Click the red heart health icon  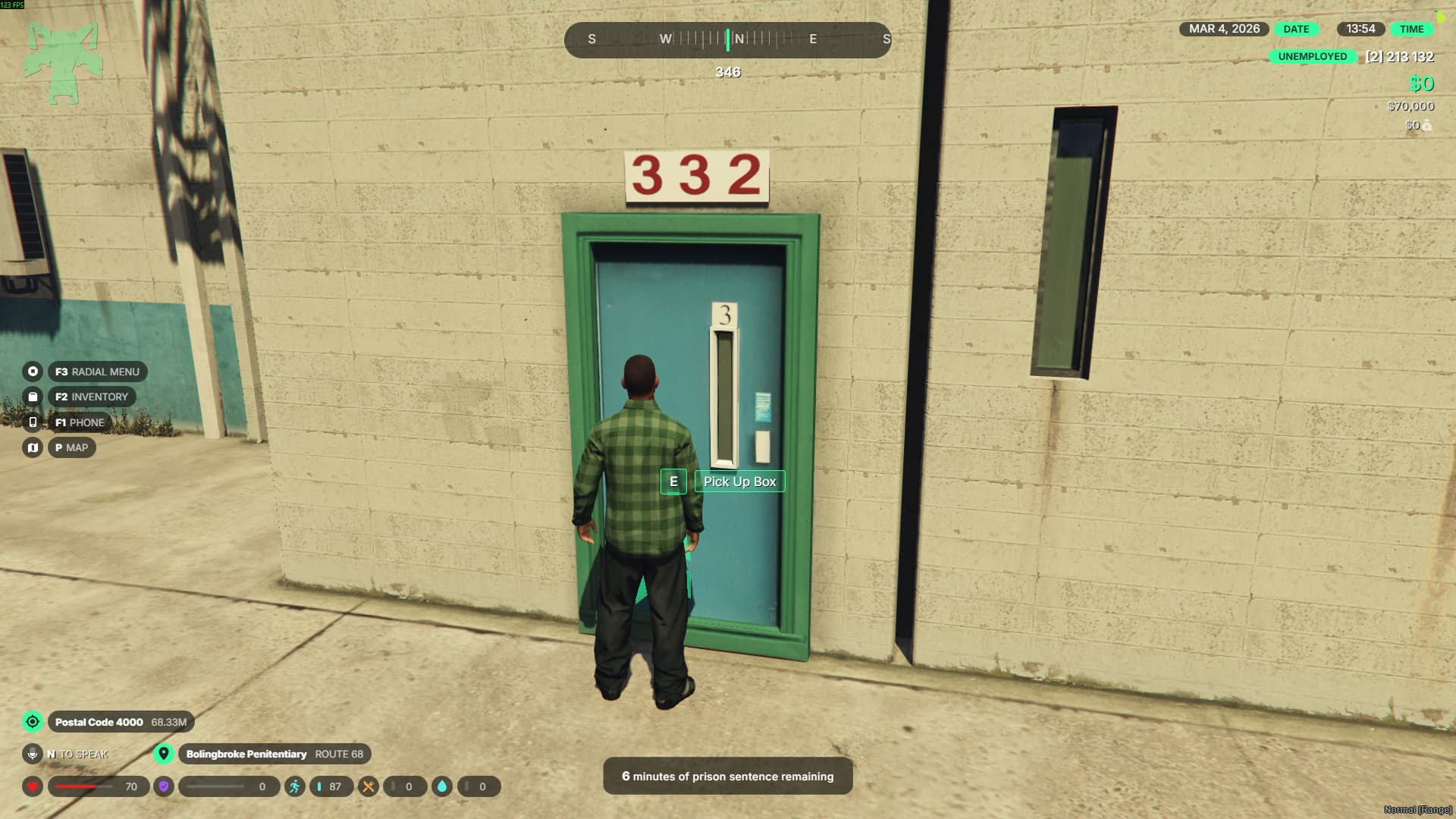point(33,786)
